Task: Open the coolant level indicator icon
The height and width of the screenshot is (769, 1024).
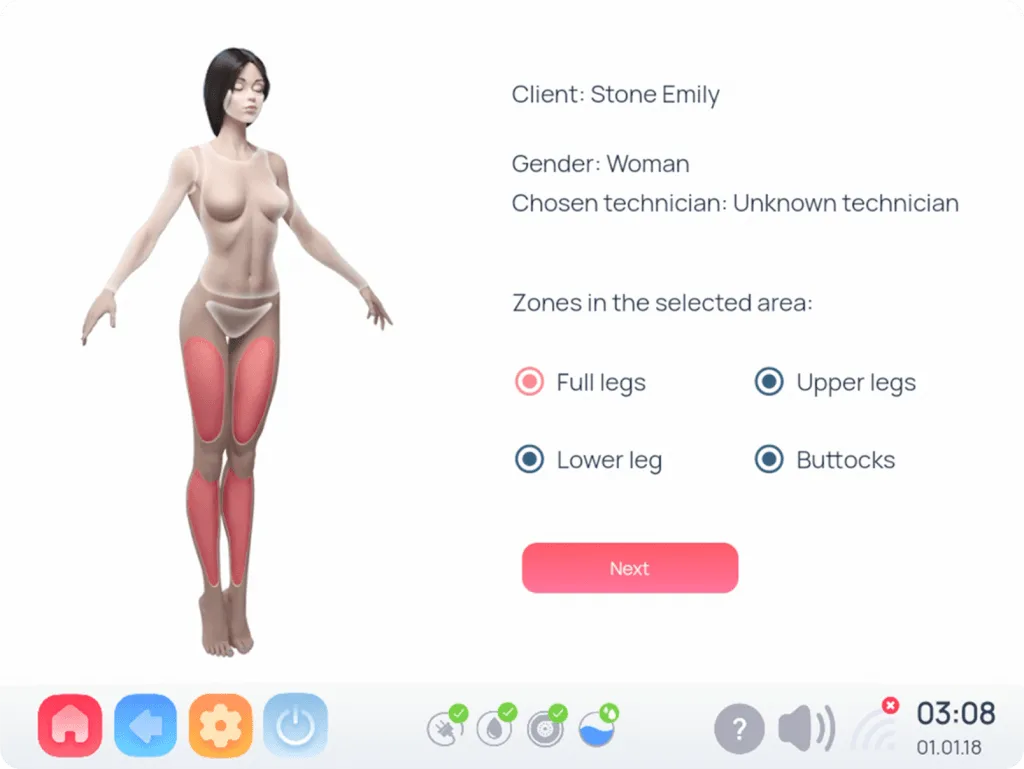Action: [x=597, y=727]
